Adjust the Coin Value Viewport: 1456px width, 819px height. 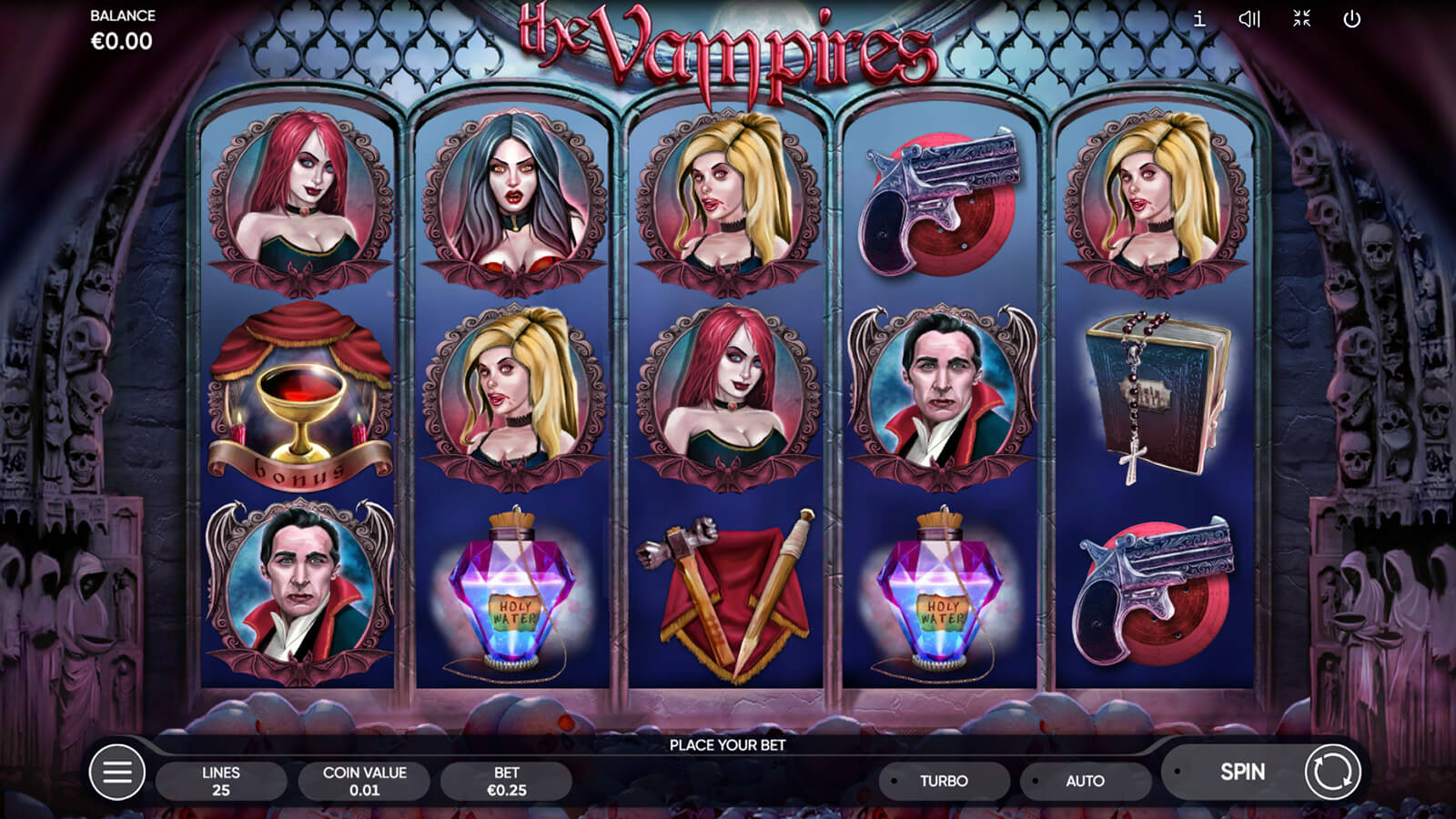click(364, 781)
